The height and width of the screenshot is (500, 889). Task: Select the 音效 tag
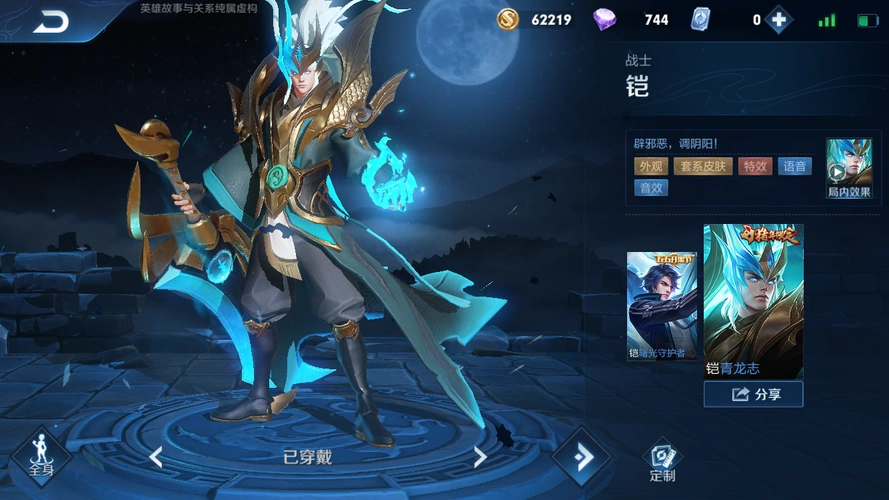(651, 187)
